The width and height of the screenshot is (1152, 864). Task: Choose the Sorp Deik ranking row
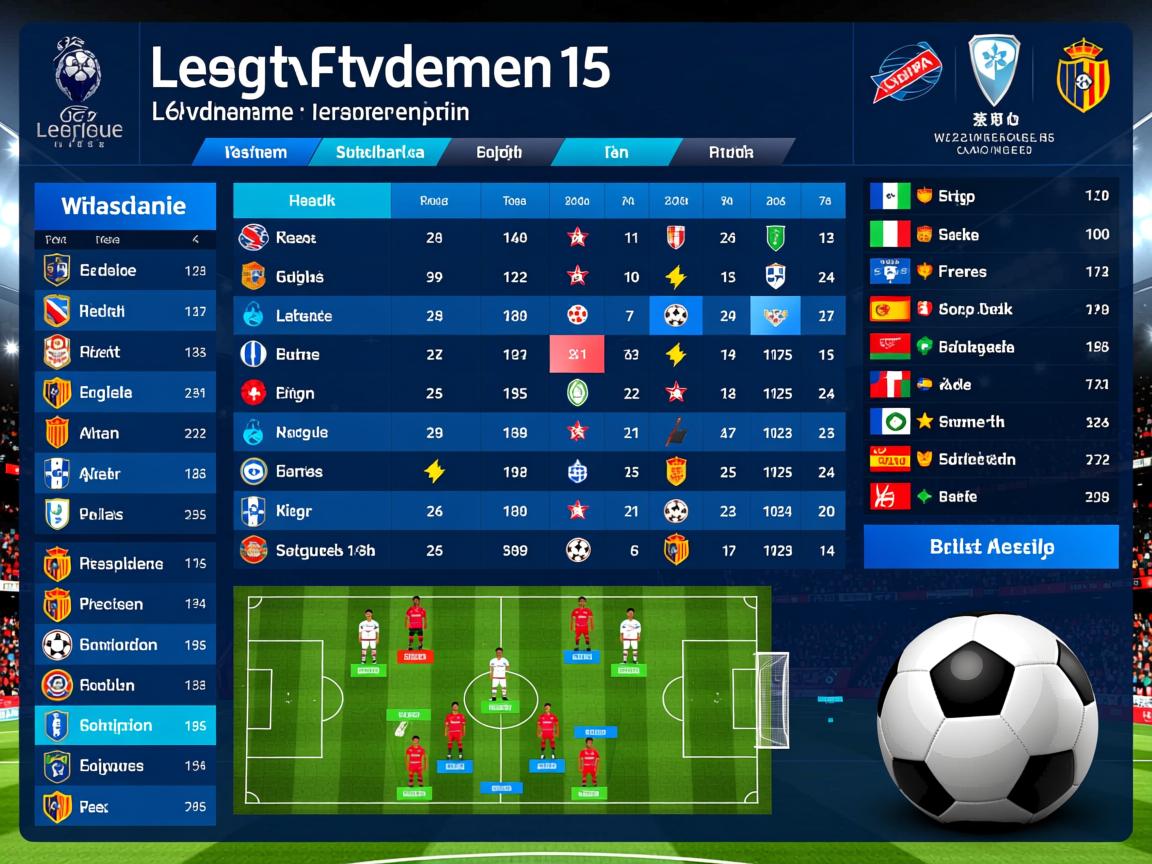click(990, 309)
